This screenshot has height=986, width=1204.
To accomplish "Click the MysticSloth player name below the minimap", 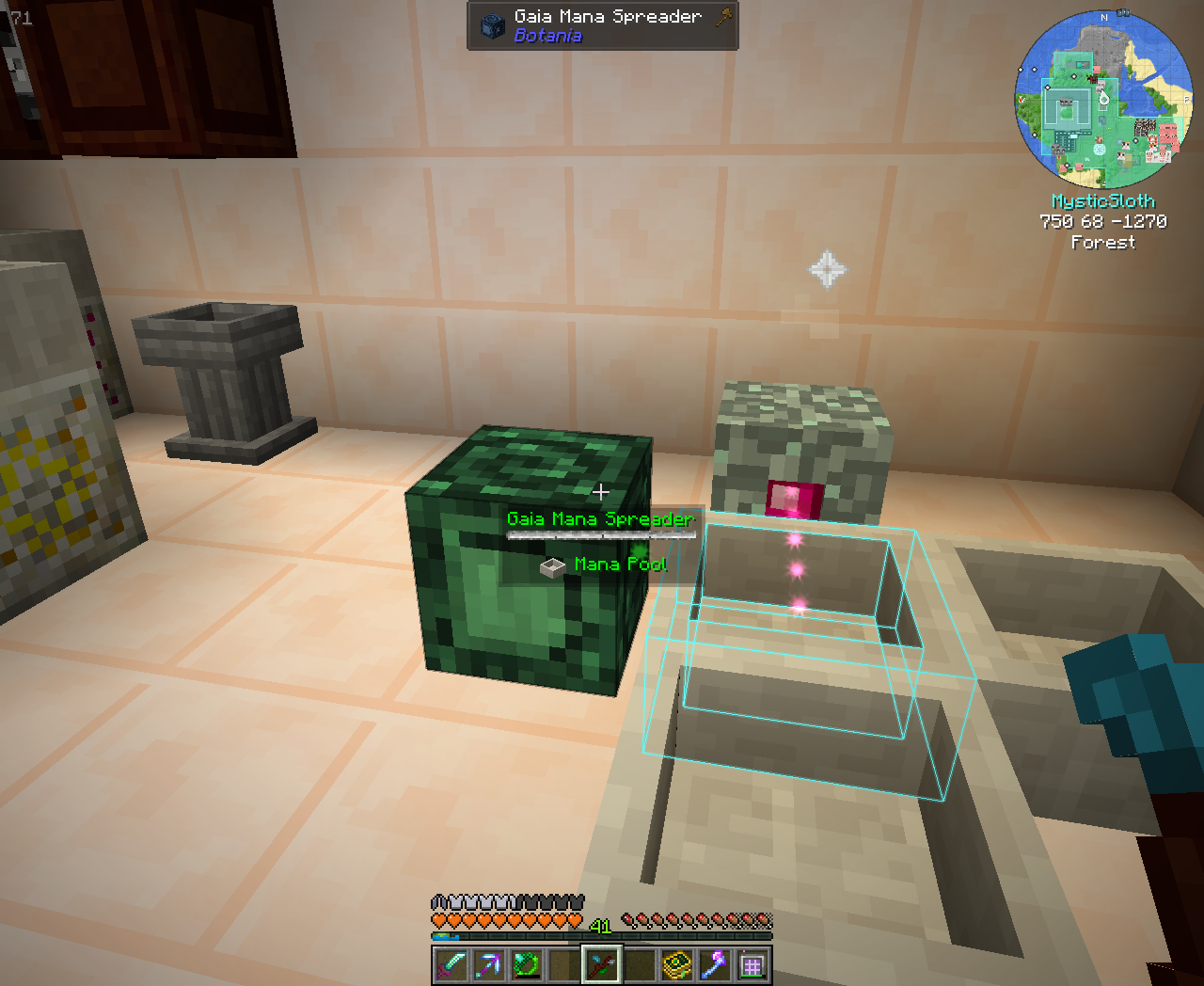I will point(1103,200).
